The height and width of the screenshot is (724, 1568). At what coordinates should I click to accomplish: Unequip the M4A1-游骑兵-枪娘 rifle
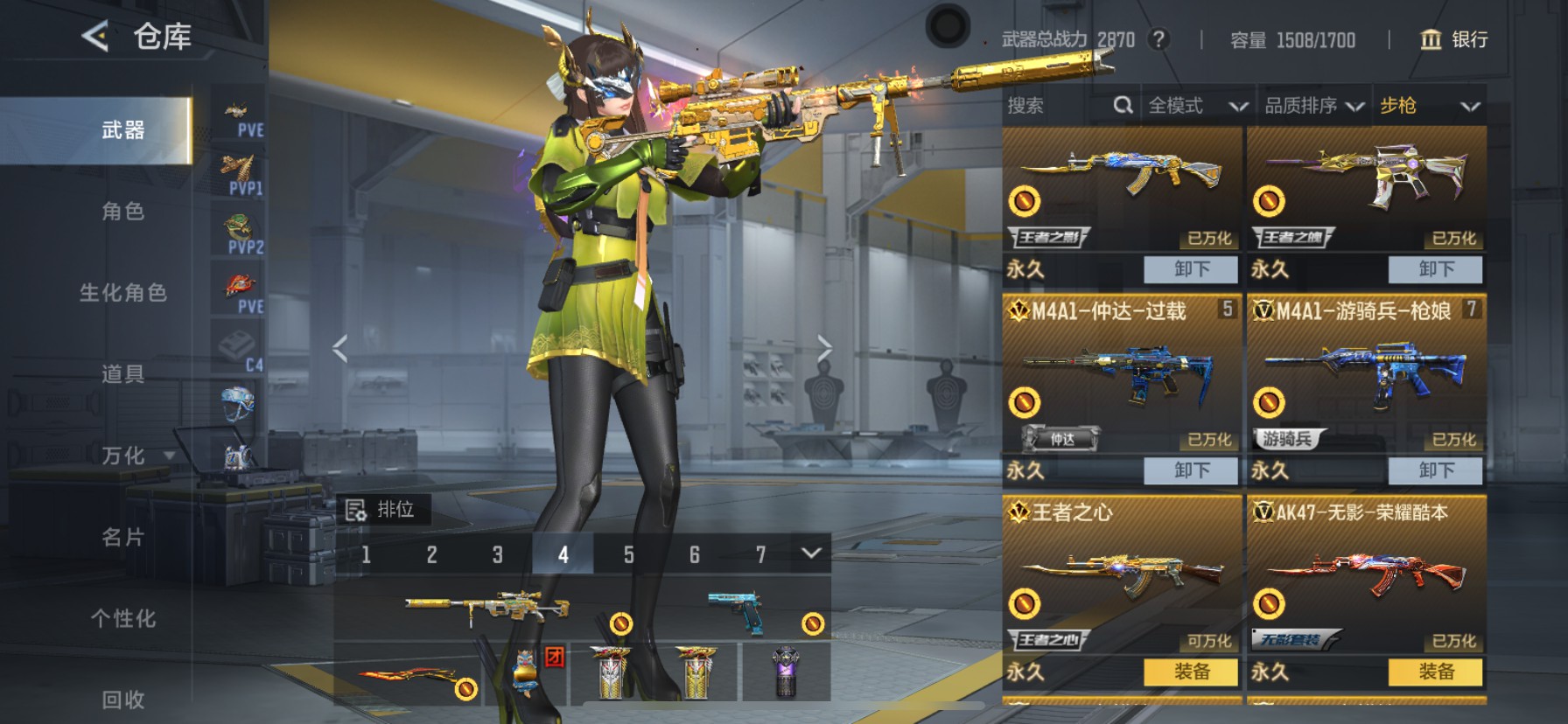pyautogui.click(x=1435, y=470)
